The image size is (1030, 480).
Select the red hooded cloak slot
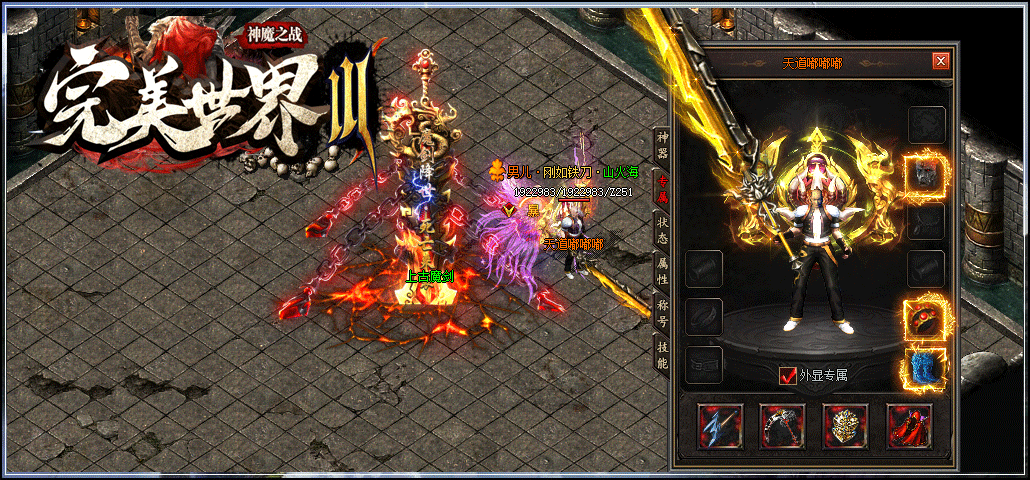[908, 426]
